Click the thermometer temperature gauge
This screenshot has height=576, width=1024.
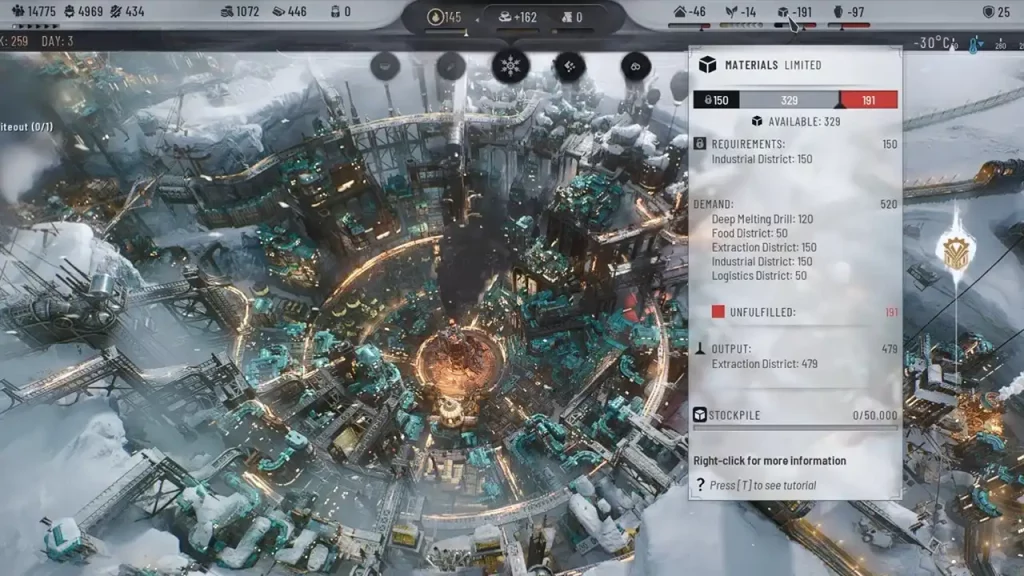coord(973,45)
